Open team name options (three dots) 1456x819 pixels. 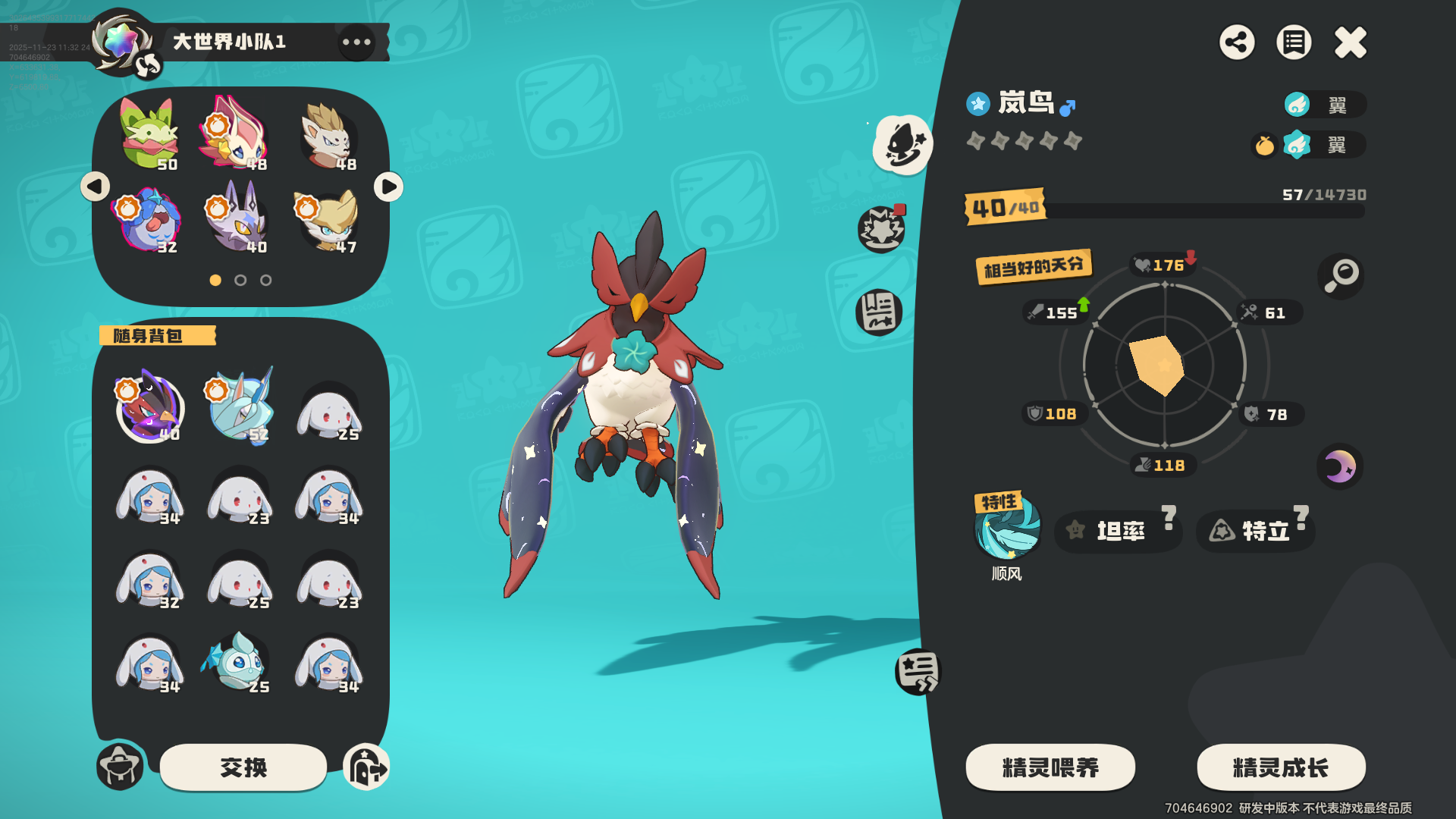click(x=356, y=42)
